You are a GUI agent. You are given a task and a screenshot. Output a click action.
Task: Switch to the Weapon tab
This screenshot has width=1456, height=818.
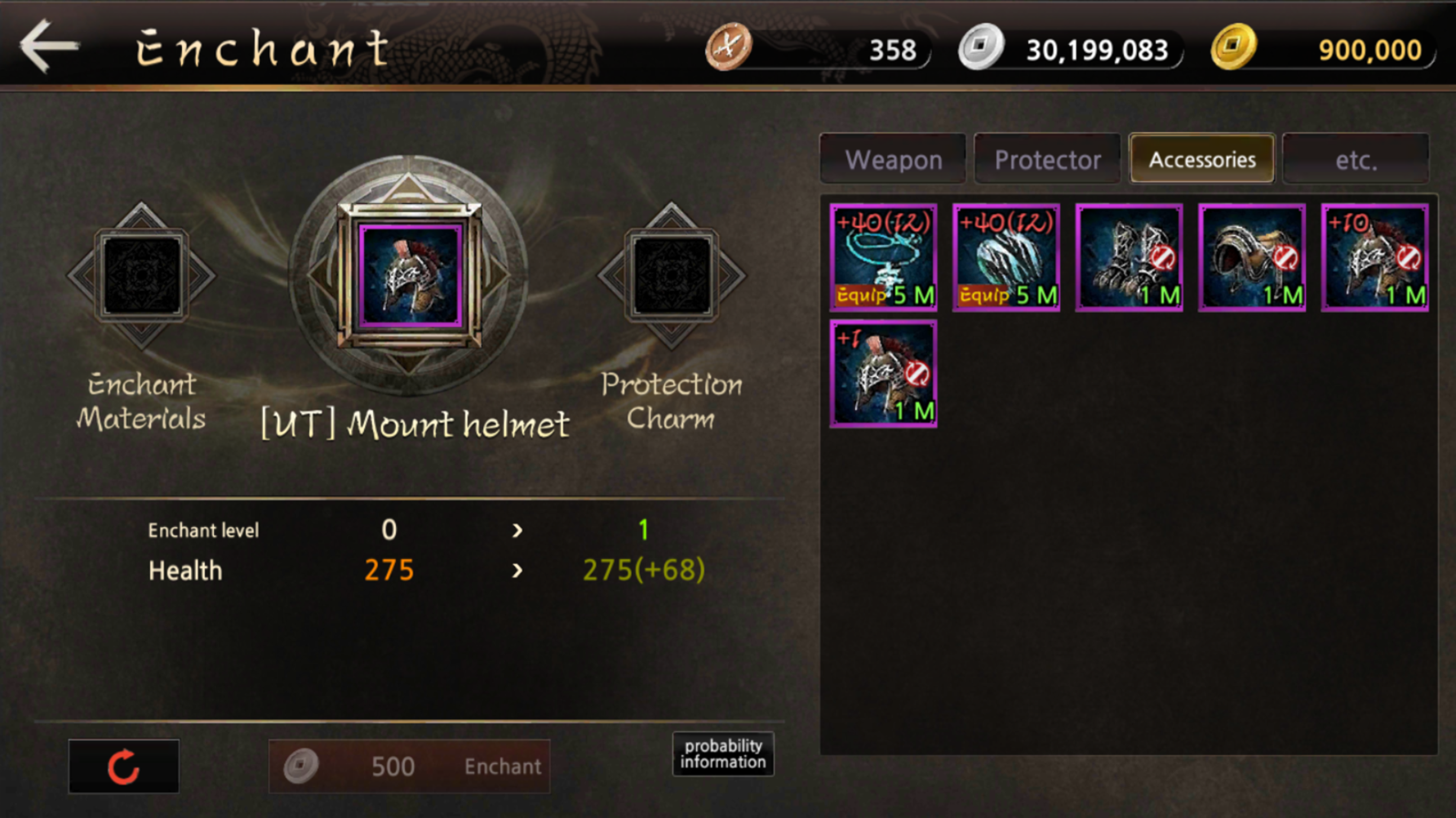(893, 159)
